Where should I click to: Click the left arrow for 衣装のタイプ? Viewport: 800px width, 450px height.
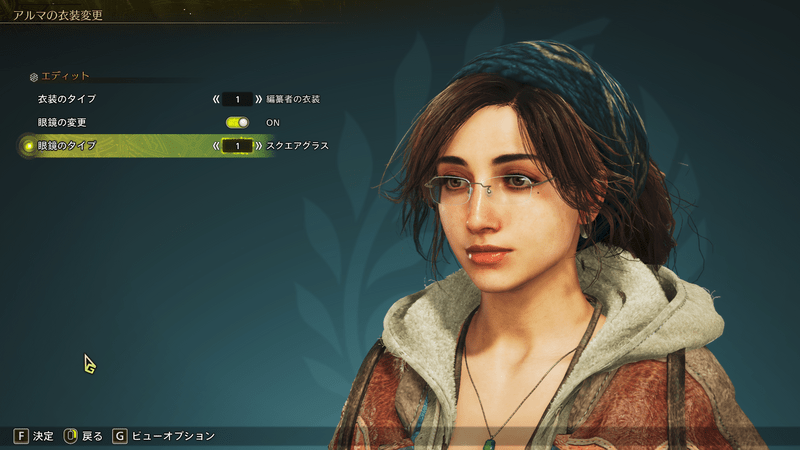pyautogui.click(x=215, y=100)
